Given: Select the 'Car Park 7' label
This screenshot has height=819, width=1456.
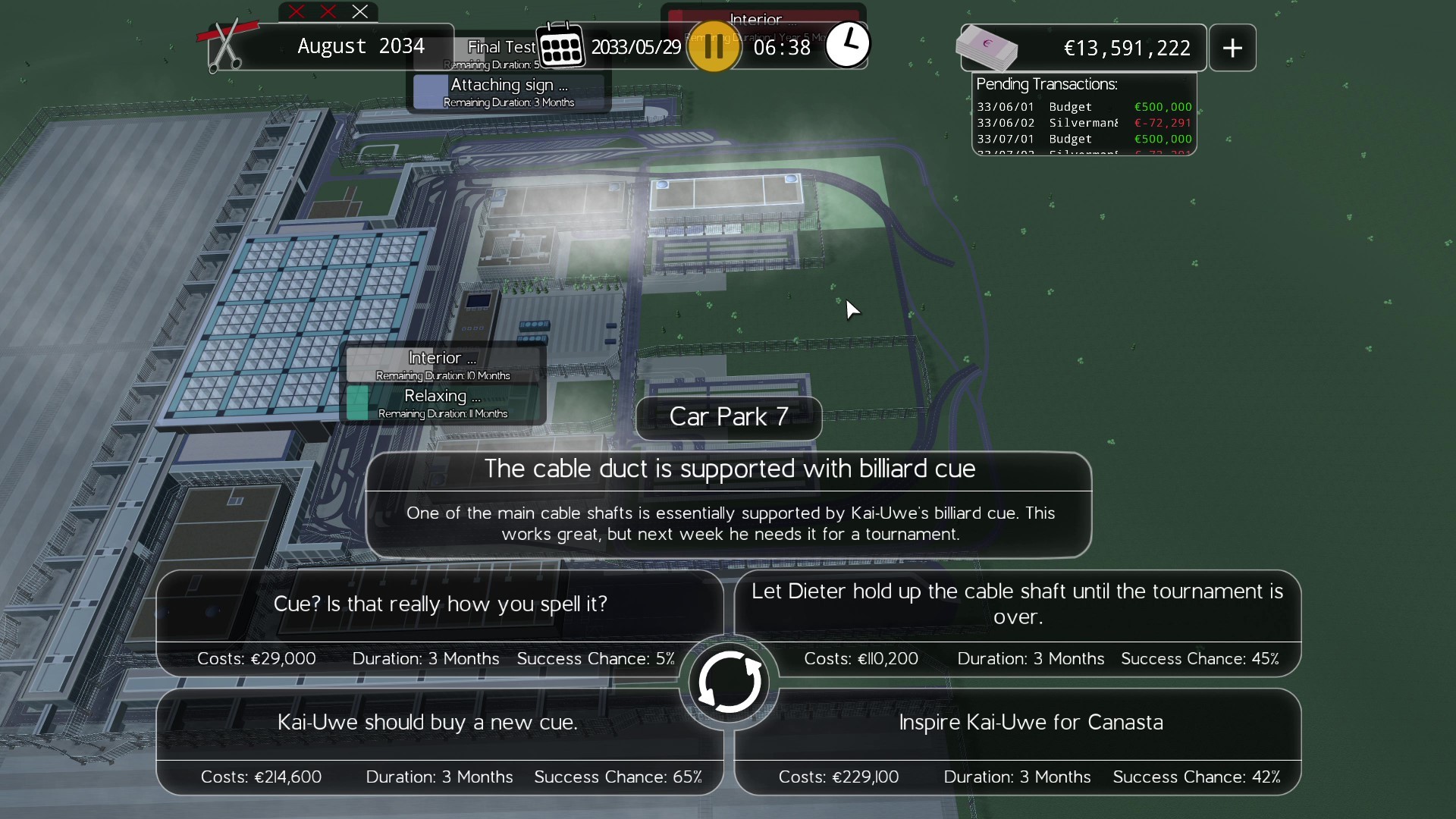Looking at the screenshot, I should (x=728, y=417).
